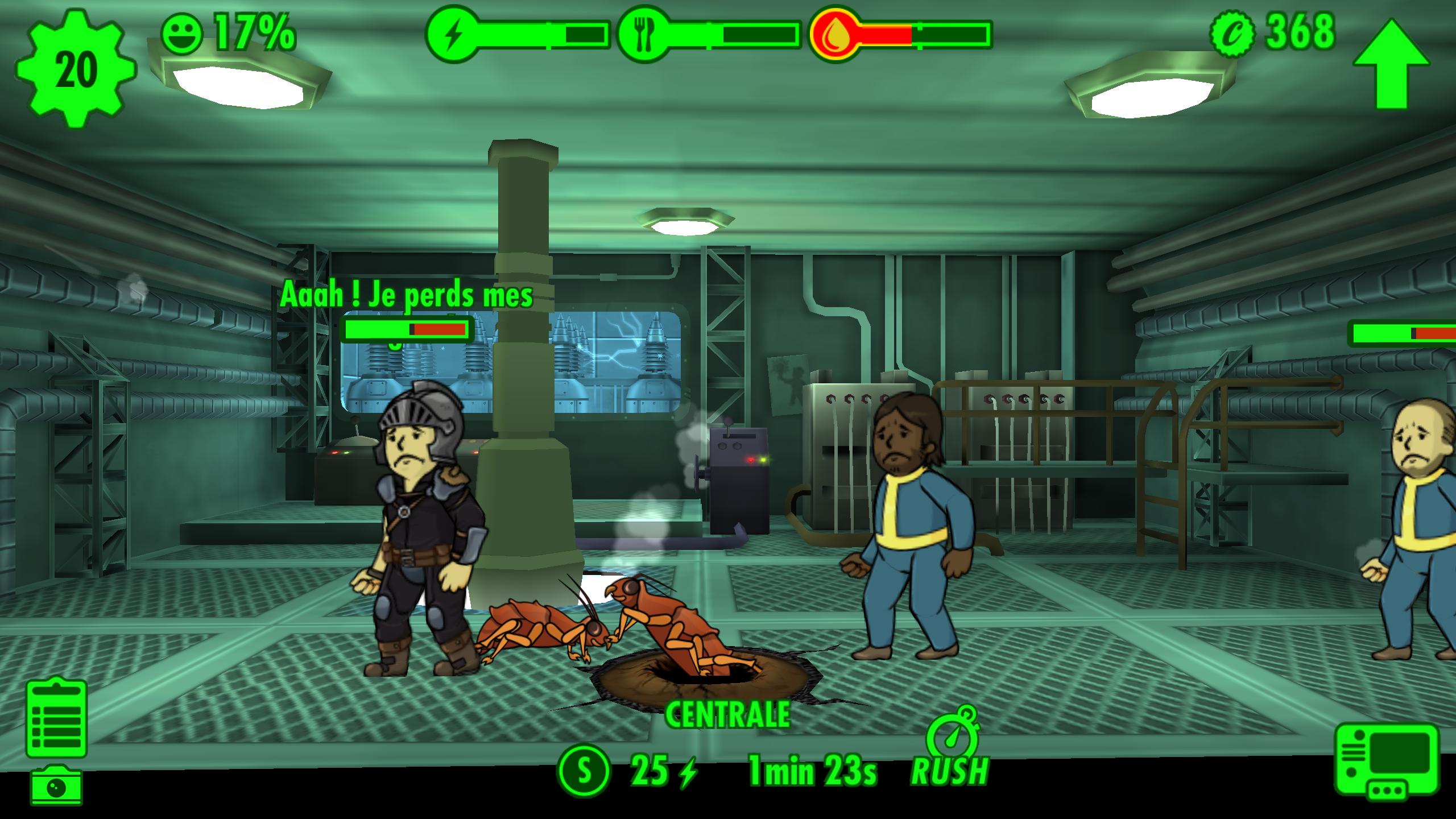Select the food resource fork icon
Image resolution: width=1456 pixels, height=819 pixels.
pyautogui.click(x=643, y=34)
